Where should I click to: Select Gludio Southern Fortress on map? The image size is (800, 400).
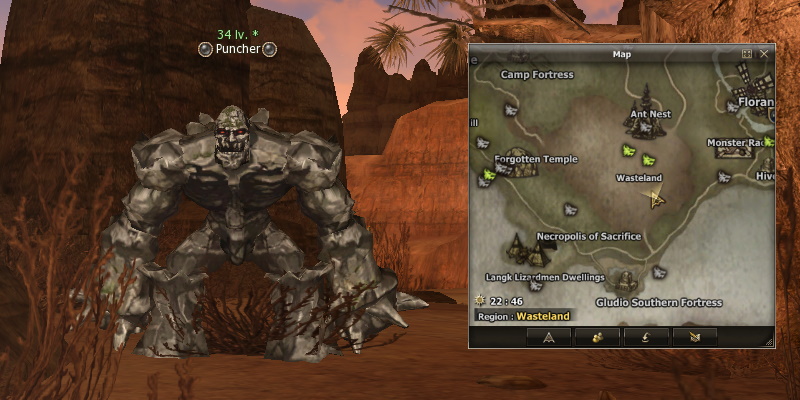pyautogui.click(x=658, y=302)
